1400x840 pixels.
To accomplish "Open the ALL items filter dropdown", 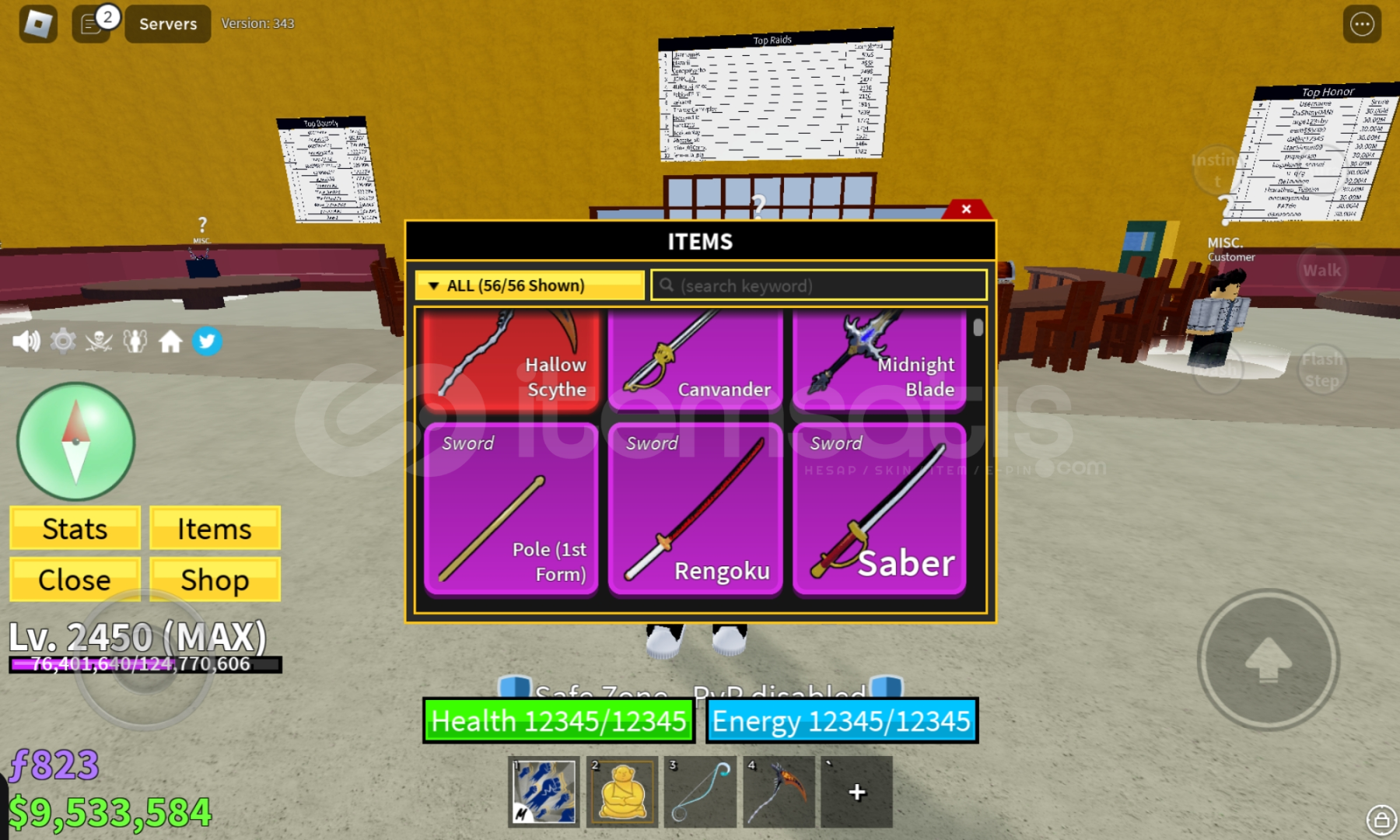I will 530,285.
